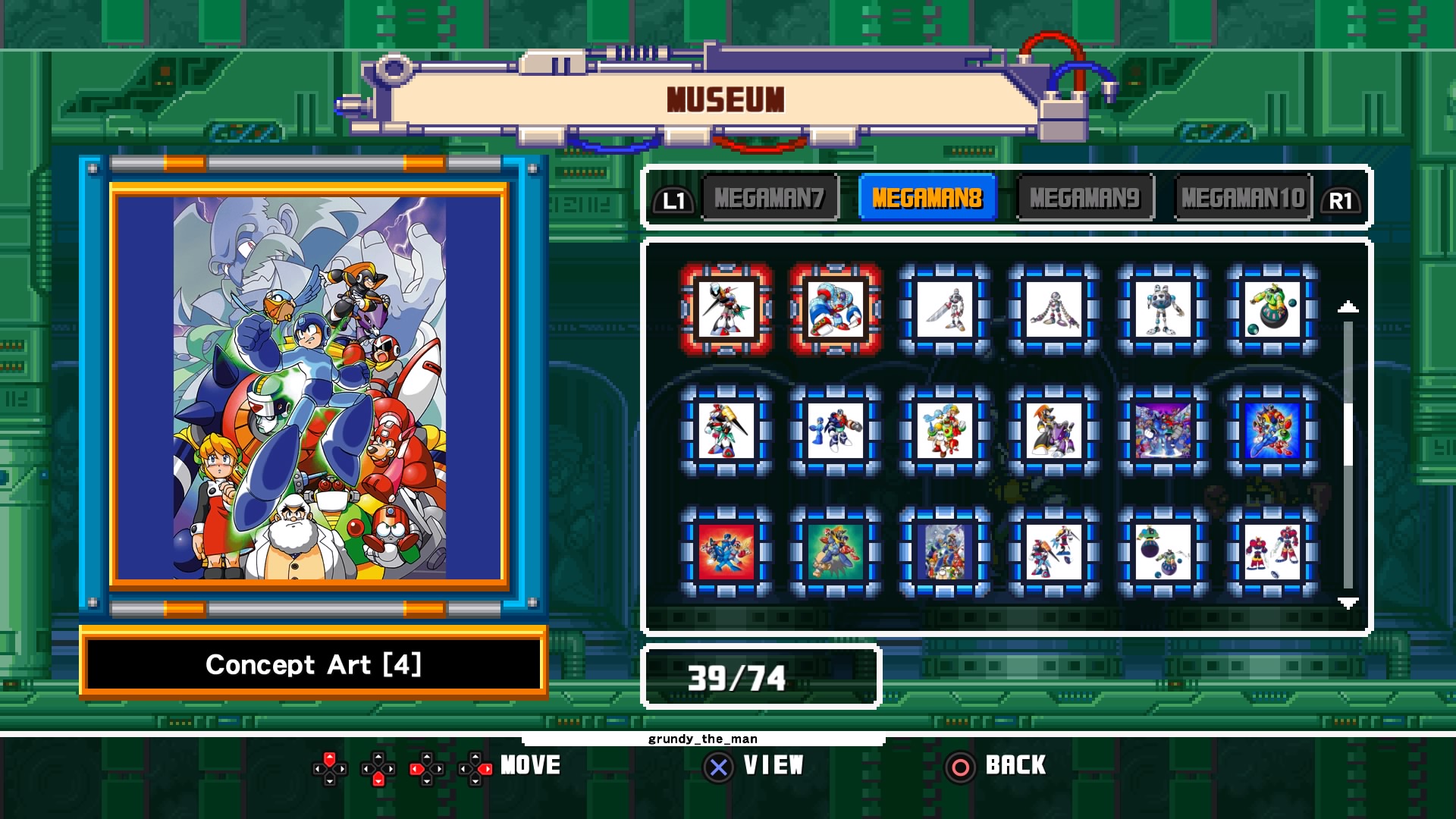The width and height of the screenshot is (1456, 819).
Task: Open the Sword Man artwork thumbnail
Action: [944, 309]
